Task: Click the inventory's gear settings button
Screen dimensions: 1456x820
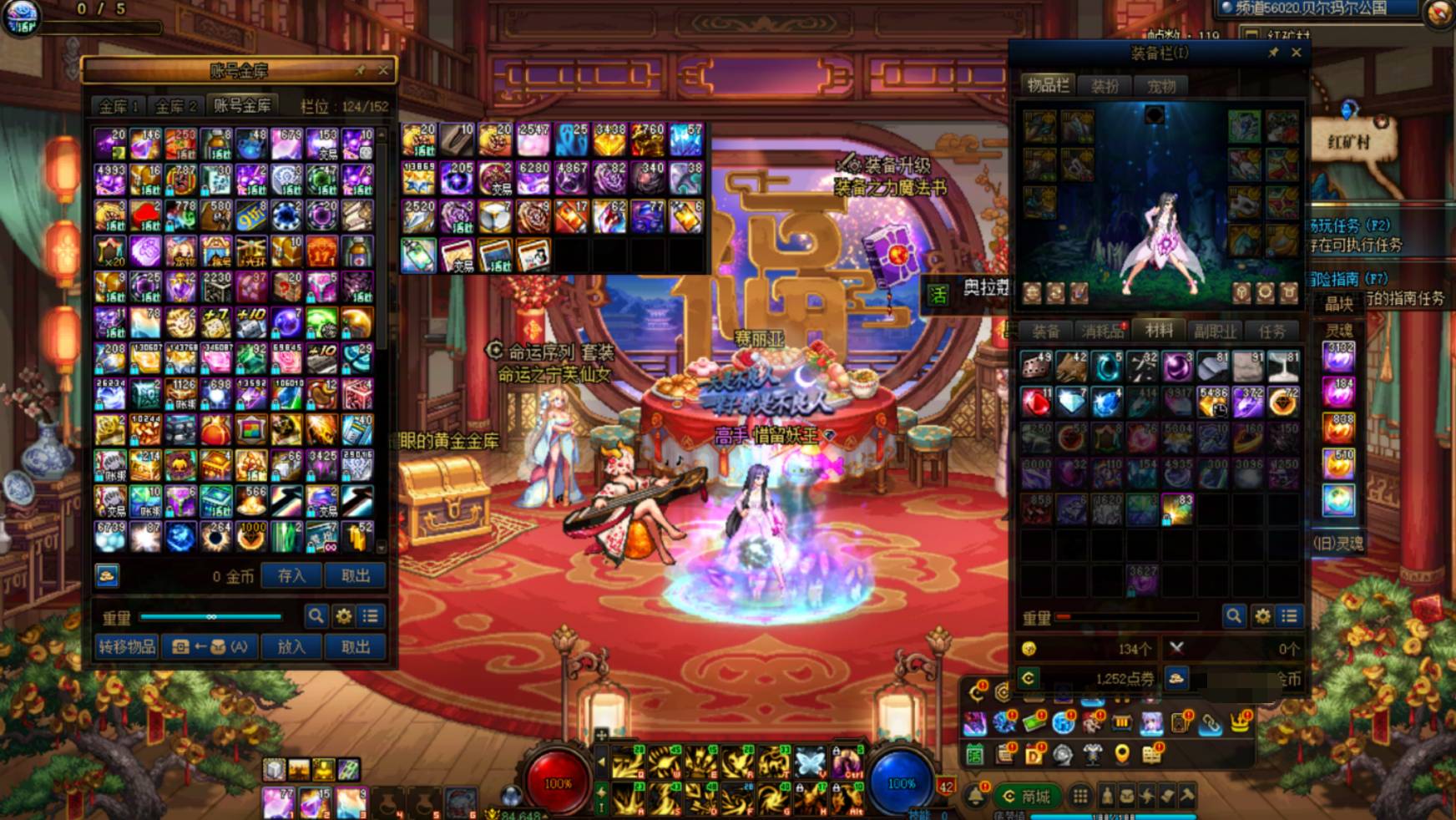Action: point(1262,616)
